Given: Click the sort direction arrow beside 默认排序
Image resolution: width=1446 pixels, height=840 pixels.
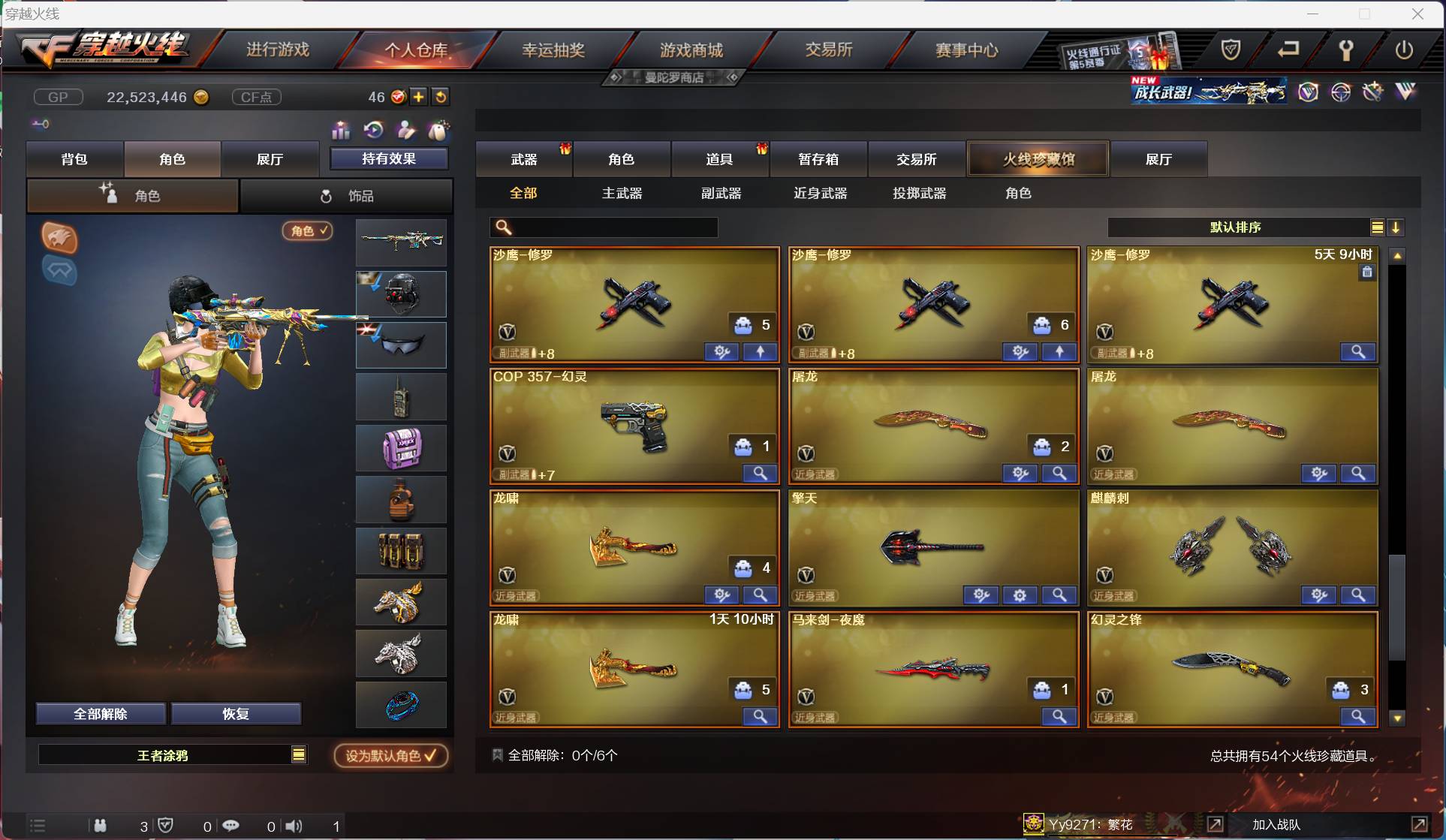Looking at the screenshot, I should (x=1396, y=227).
